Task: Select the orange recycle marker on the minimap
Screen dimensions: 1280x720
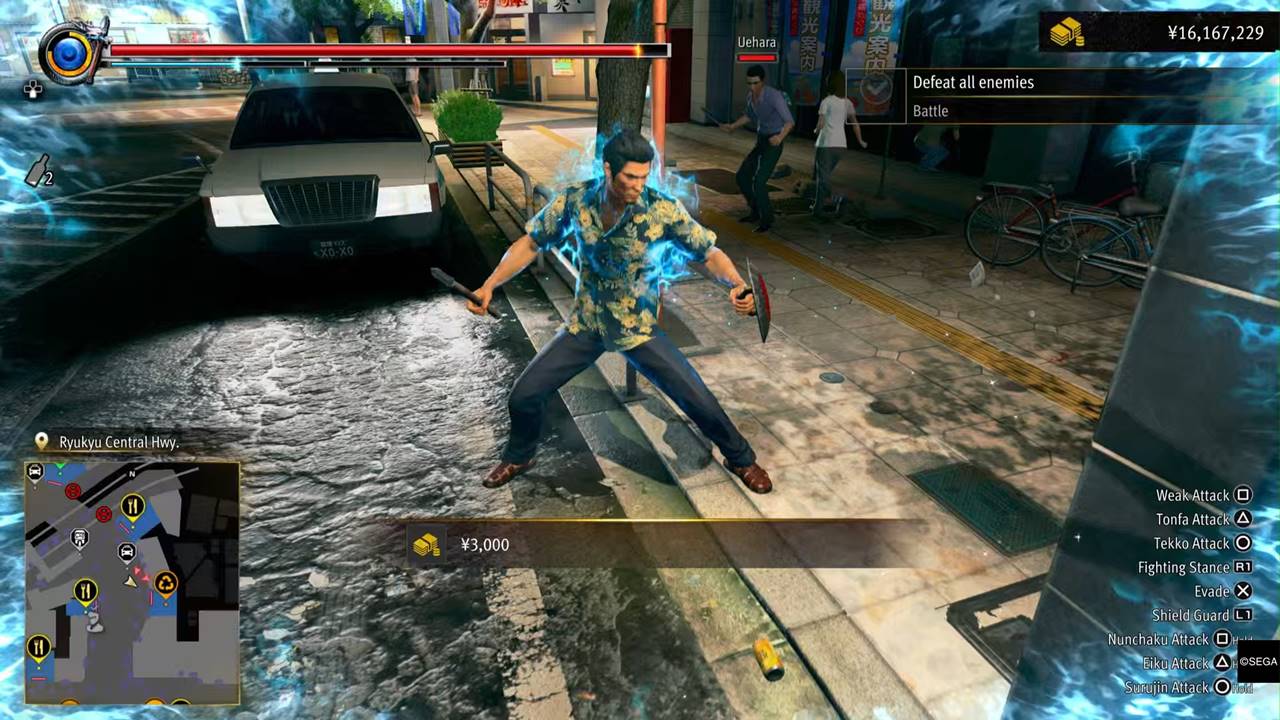Action: [165, 582]
